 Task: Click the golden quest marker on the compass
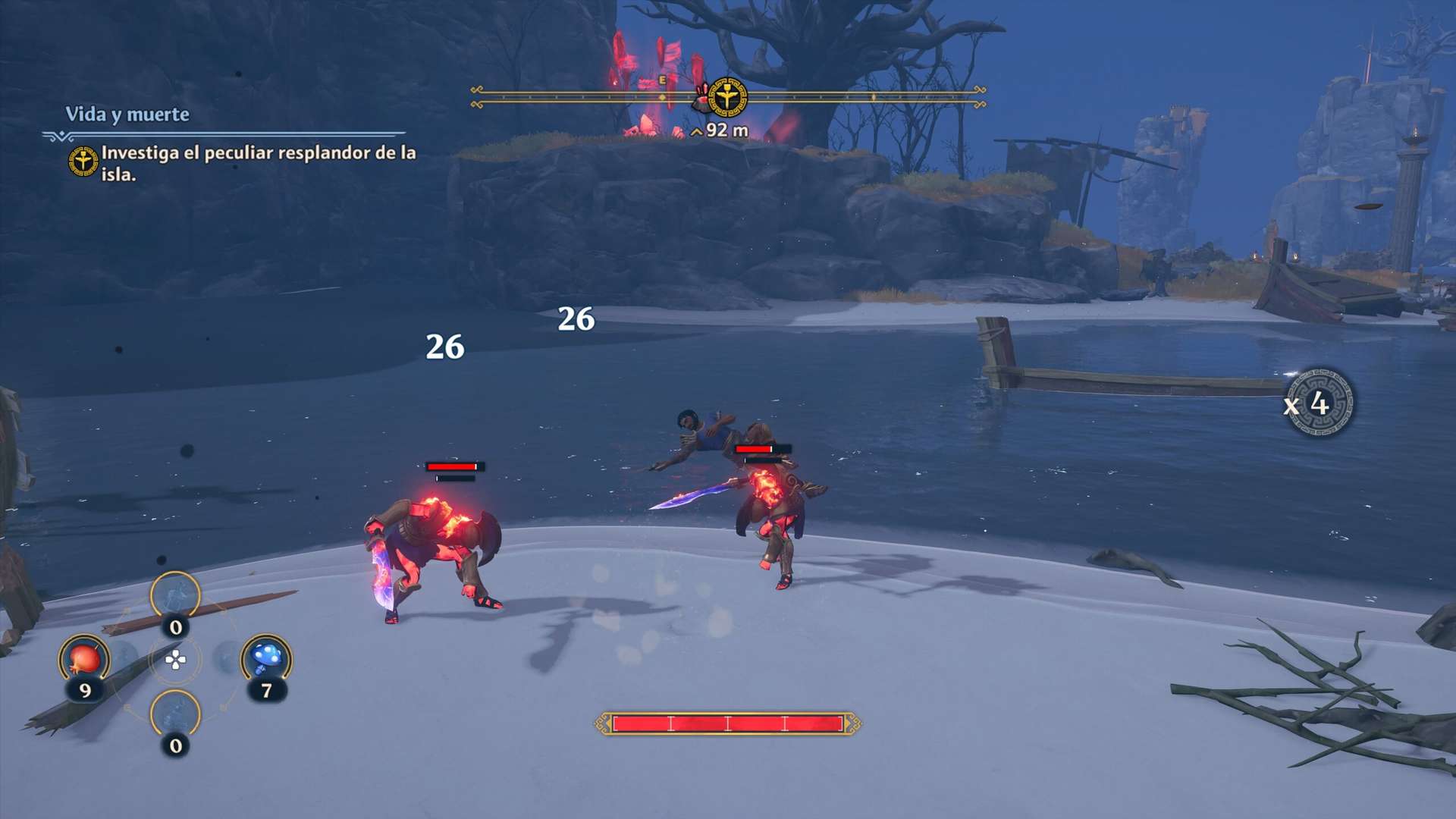[727, 97]
